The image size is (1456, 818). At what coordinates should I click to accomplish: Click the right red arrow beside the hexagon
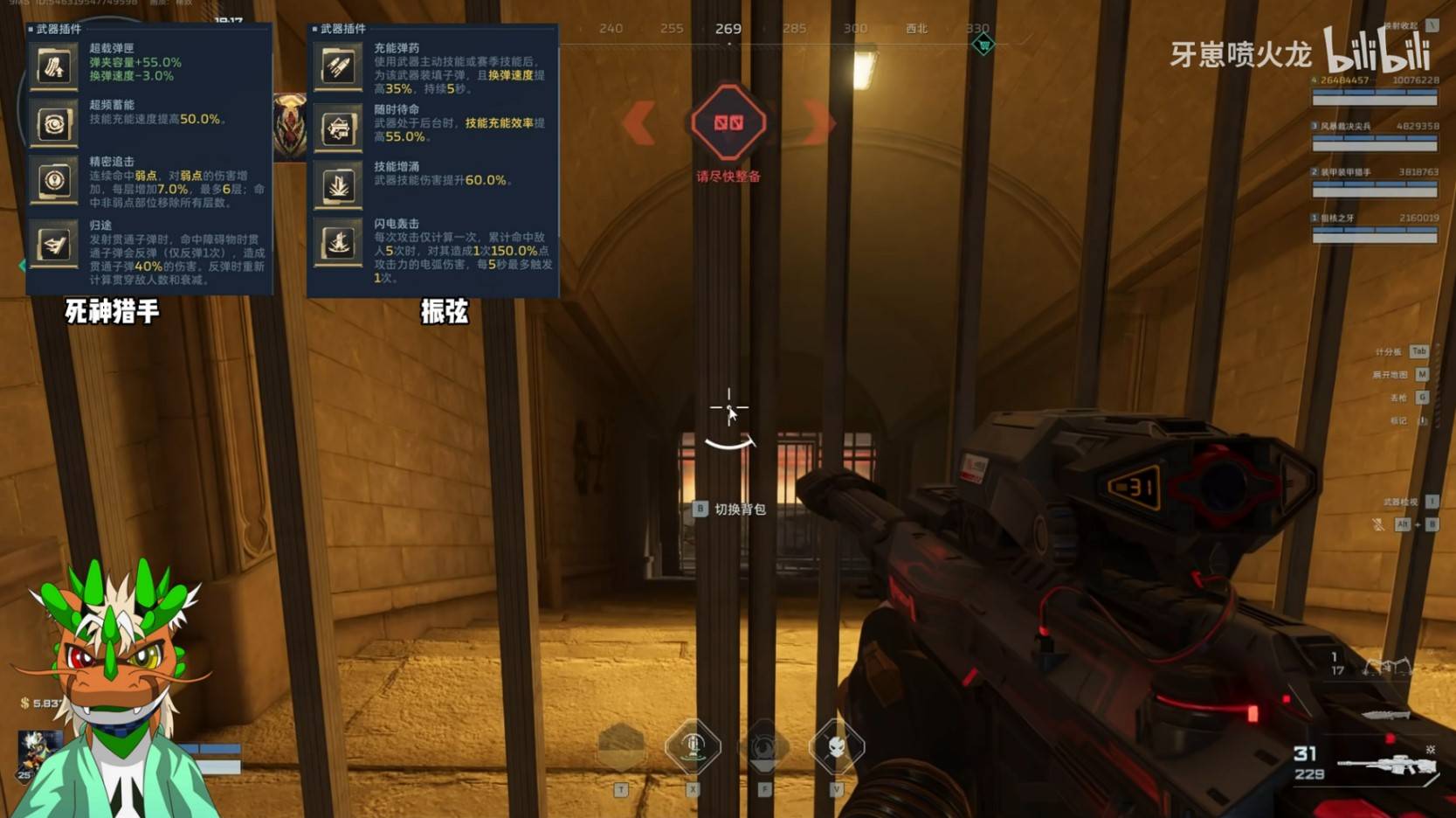[x=818, y=123]
